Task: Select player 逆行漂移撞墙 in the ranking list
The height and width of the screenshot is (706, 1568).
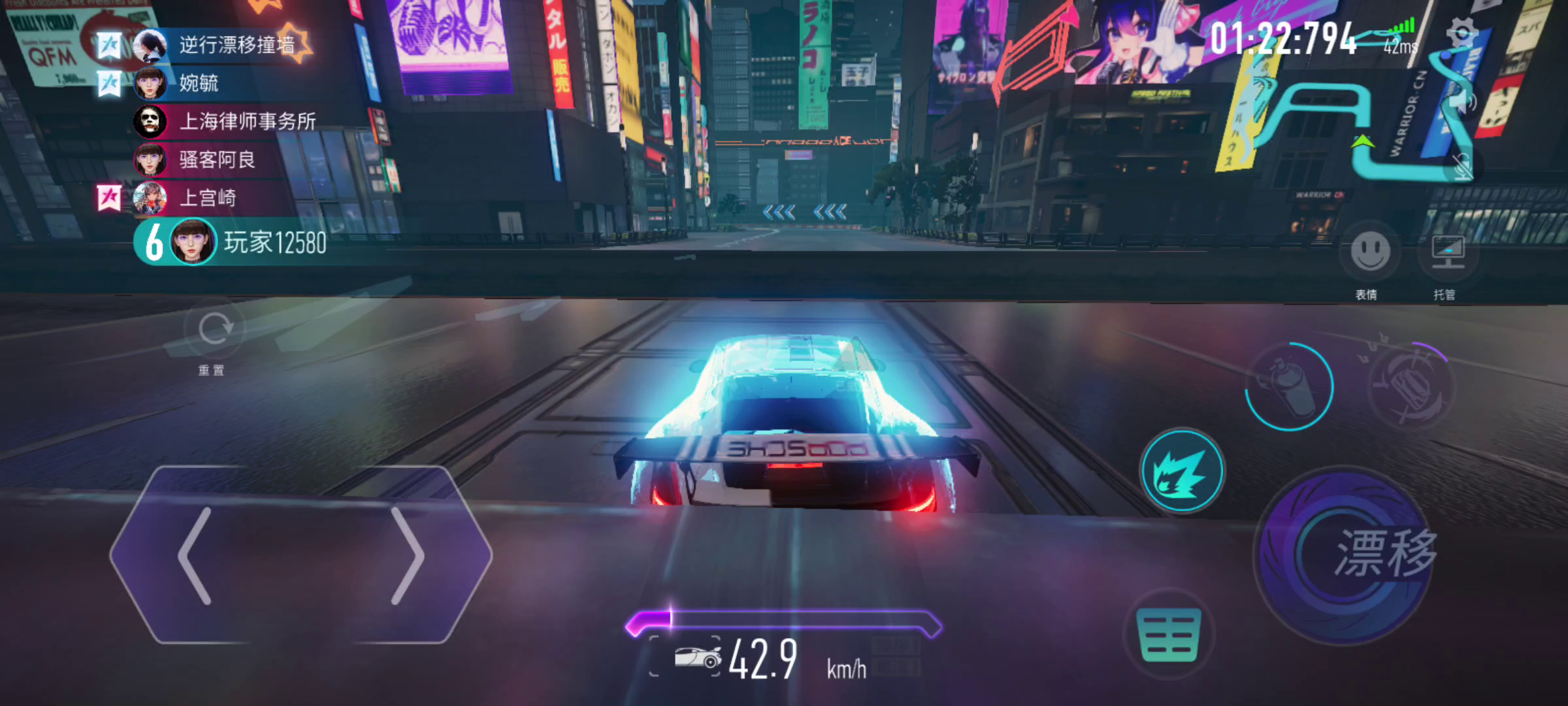Action: (235, 45)
